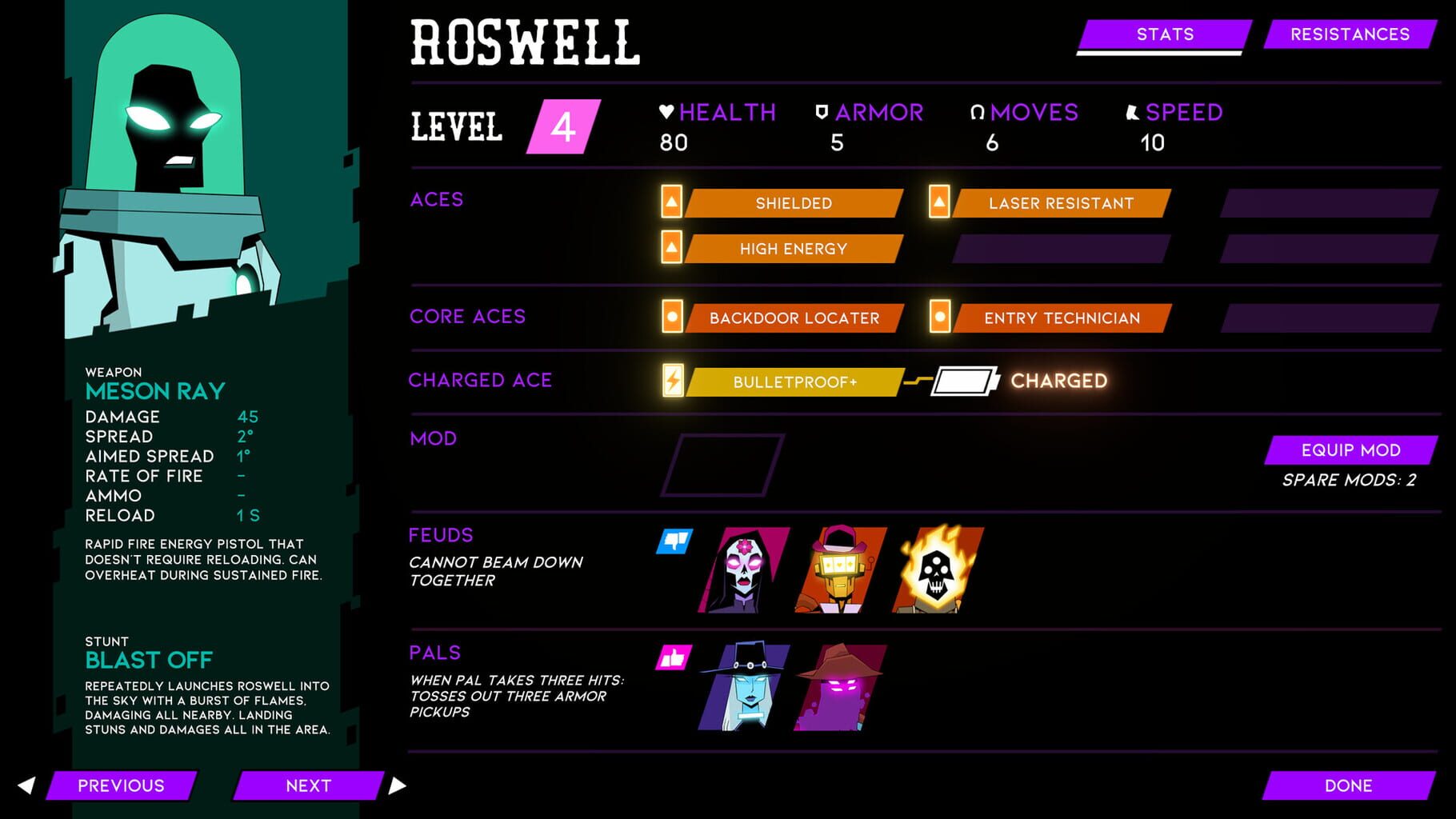Toggle the upgrade arrow on Laser Resistant
Viewport: 1456px width, 819px height.
pyautogui.click(x=938, y=203)
